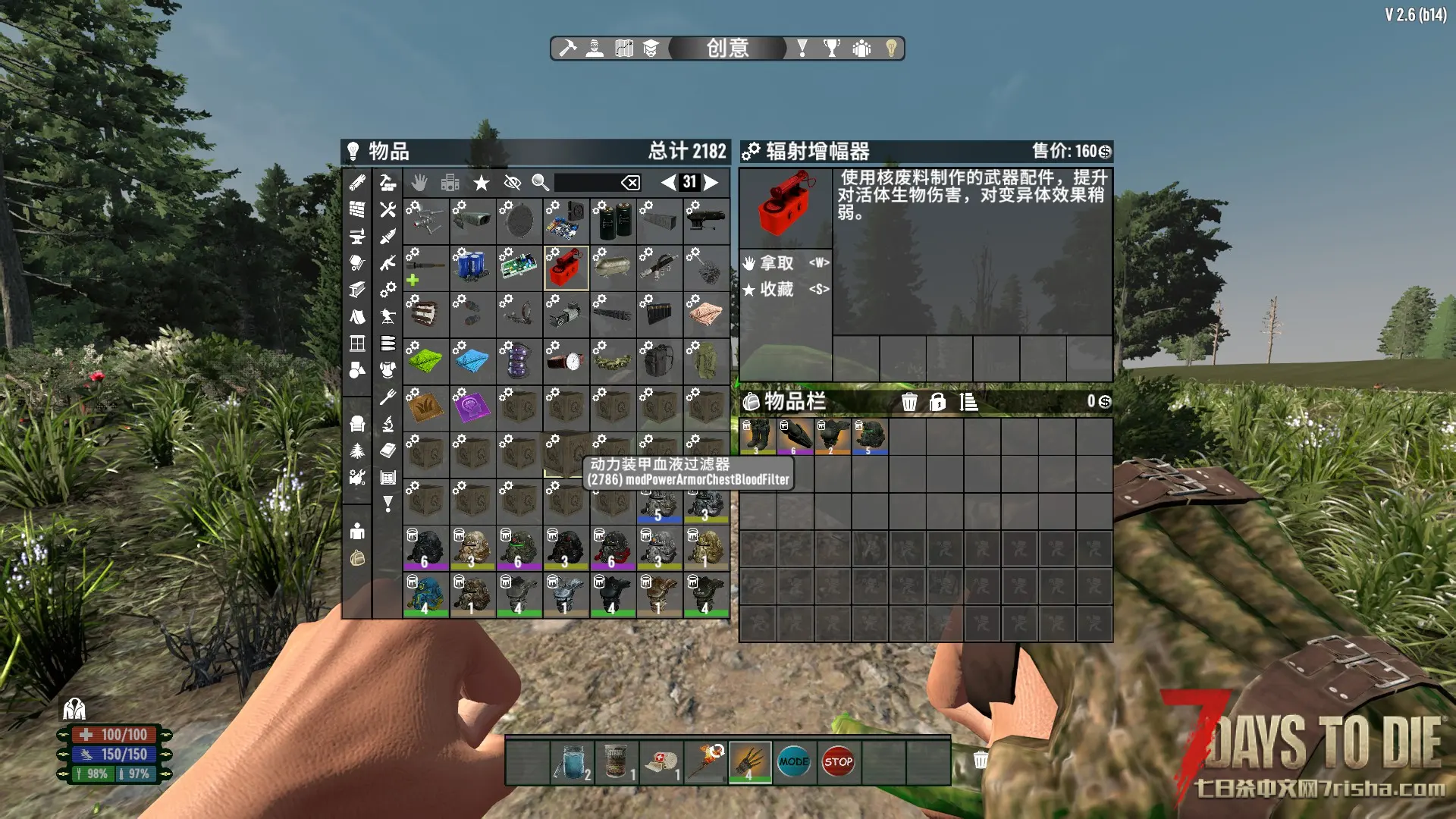This screenshot has height=819, width=1456.
Task: Select the MODE hotbar slot
Action: point(794,761)
